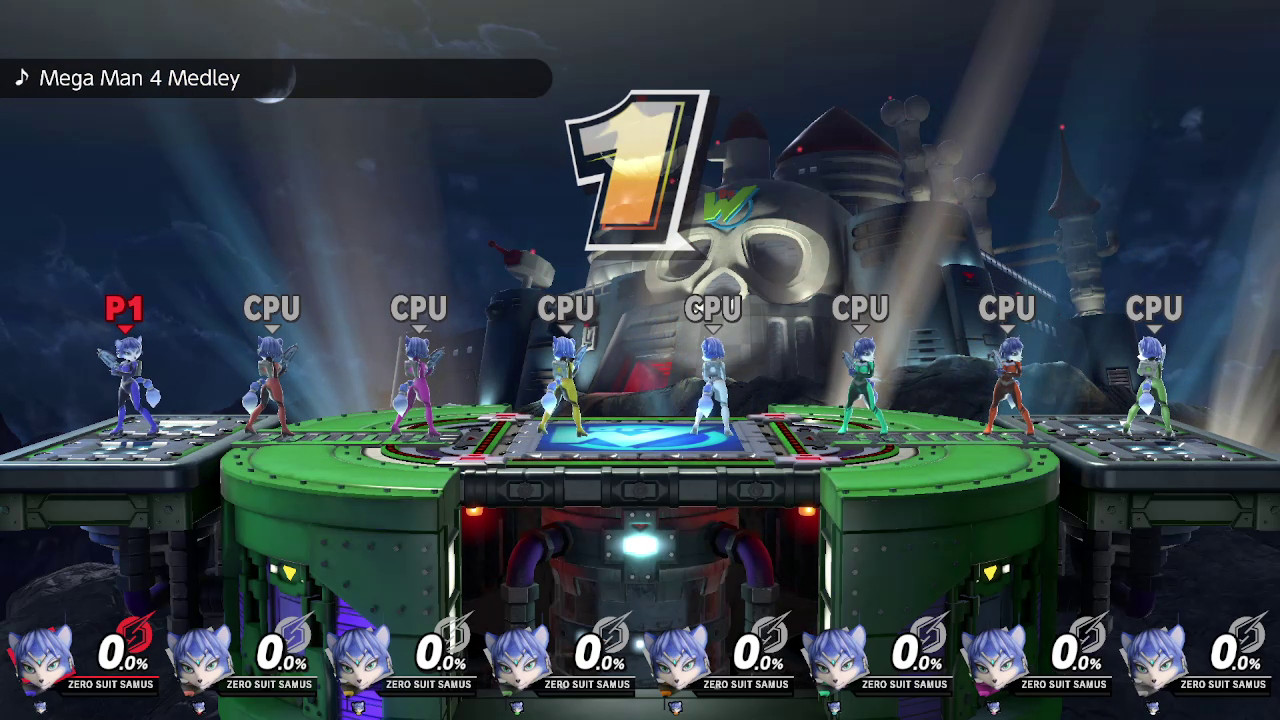Click the music note icon before Mega Man 4 Medley

(20, 78)
